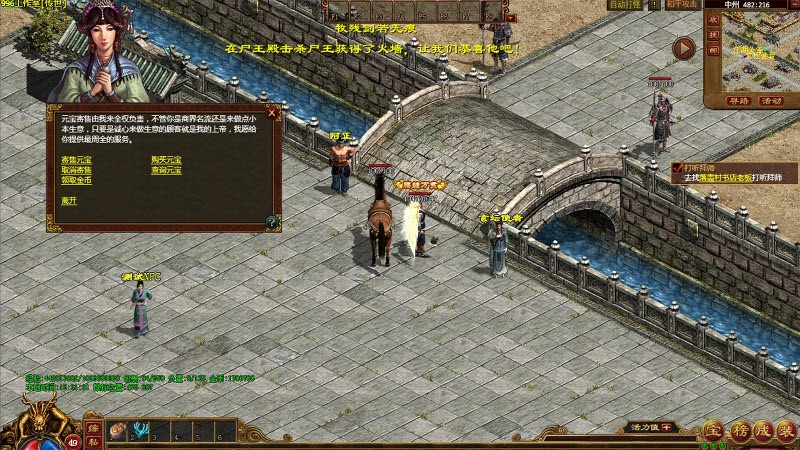Screen dimensions: 800x450
Task: Choose the 寄售元宝 dialogue option
Action: point(77,160)
